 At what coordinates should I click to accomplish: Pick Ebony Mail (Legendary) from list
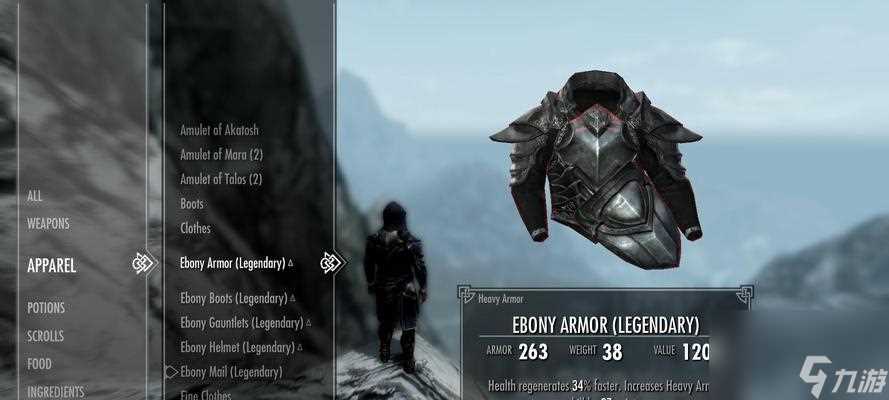(231, 372)
